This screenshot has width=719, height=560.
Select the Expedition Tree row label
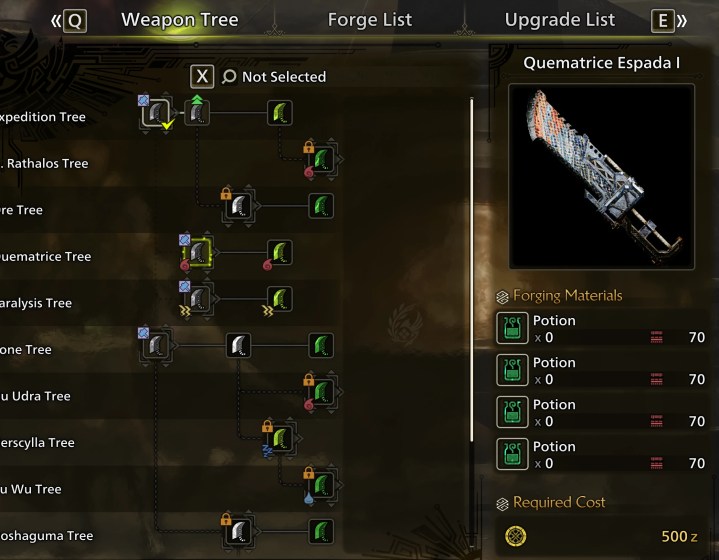45,117
